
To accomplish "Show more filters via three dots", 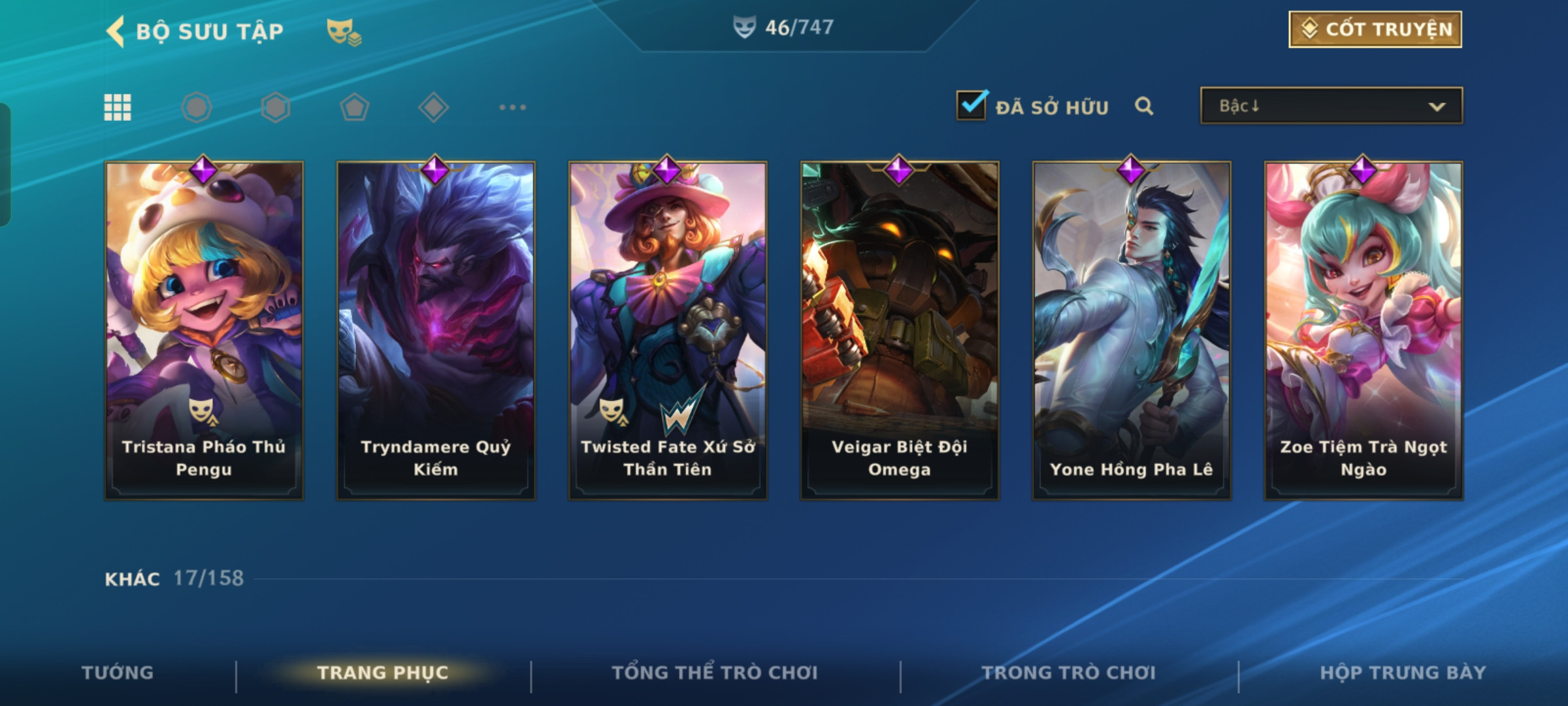I will (513, 107).
